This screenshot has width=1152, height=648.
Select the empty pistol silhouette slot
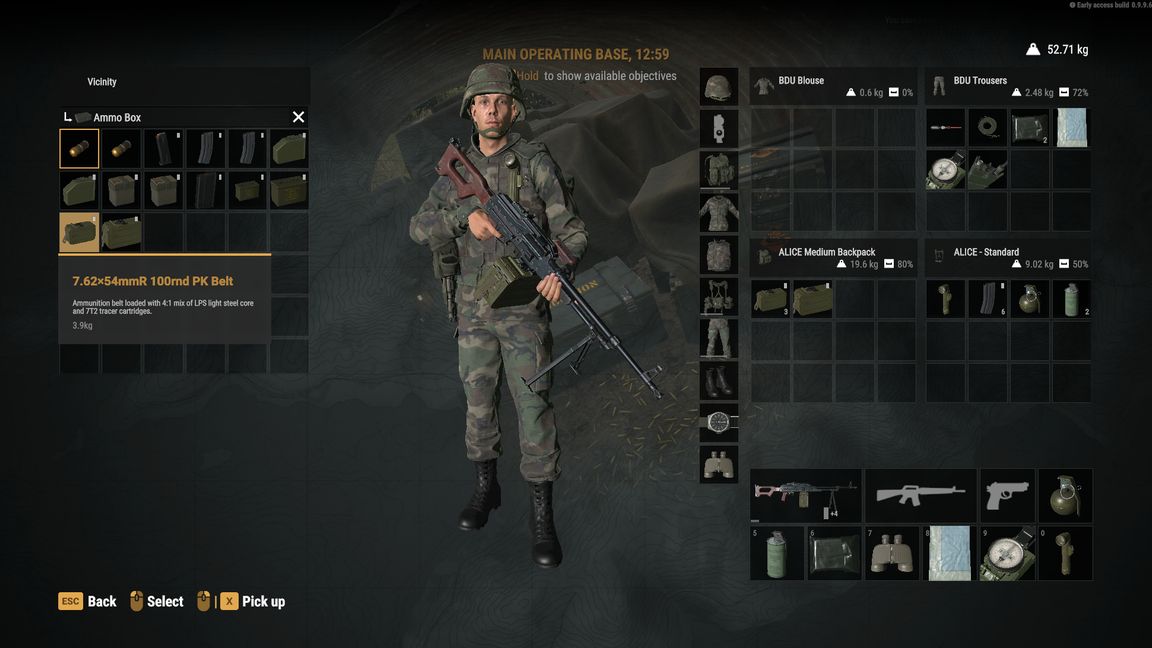[1006, 495]
